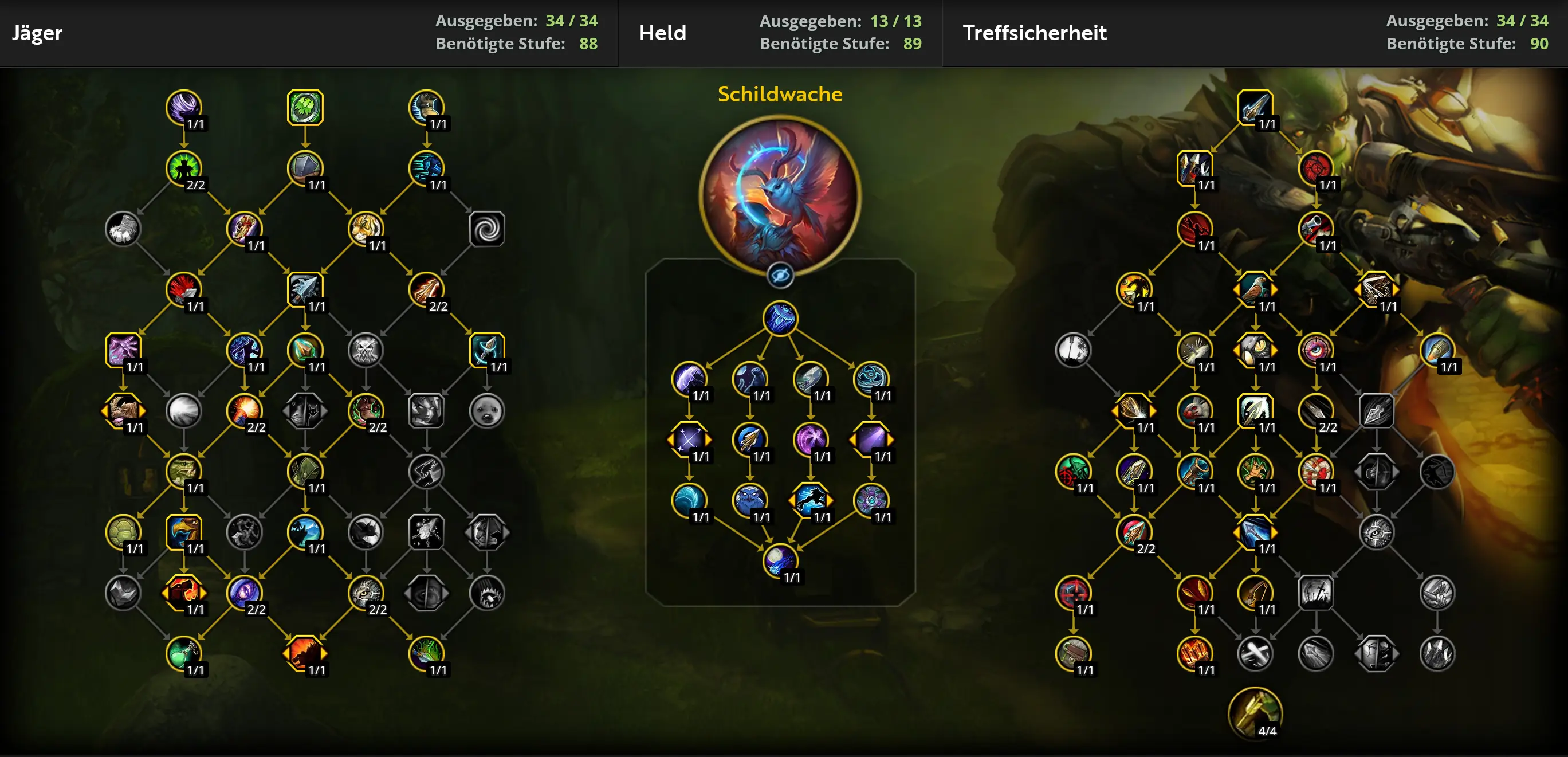Select the pink eyeball crosshair talent

(1315, 350)
